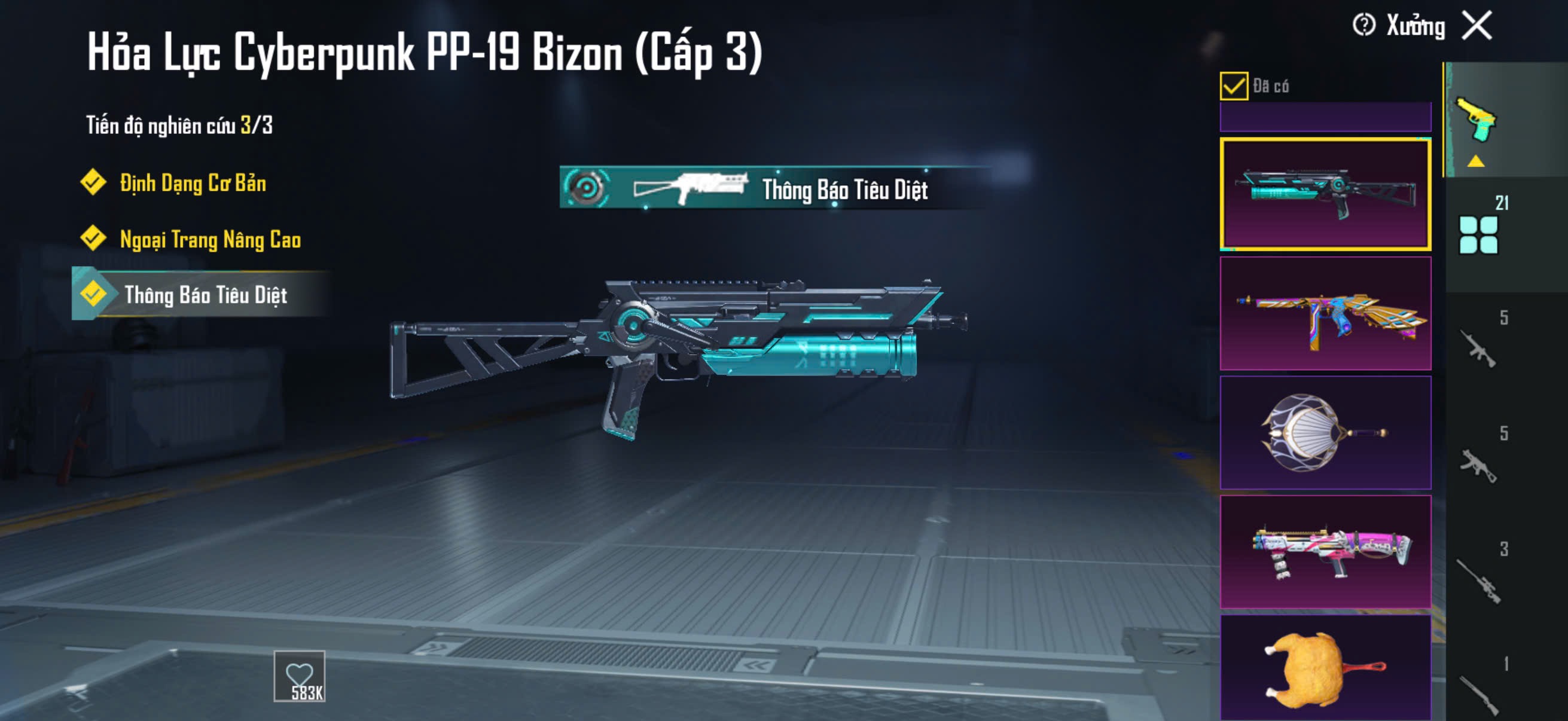Choose Ngoại Trang Nâng Cao stage
Screen dimensions: 1568x721
point(210,239)
